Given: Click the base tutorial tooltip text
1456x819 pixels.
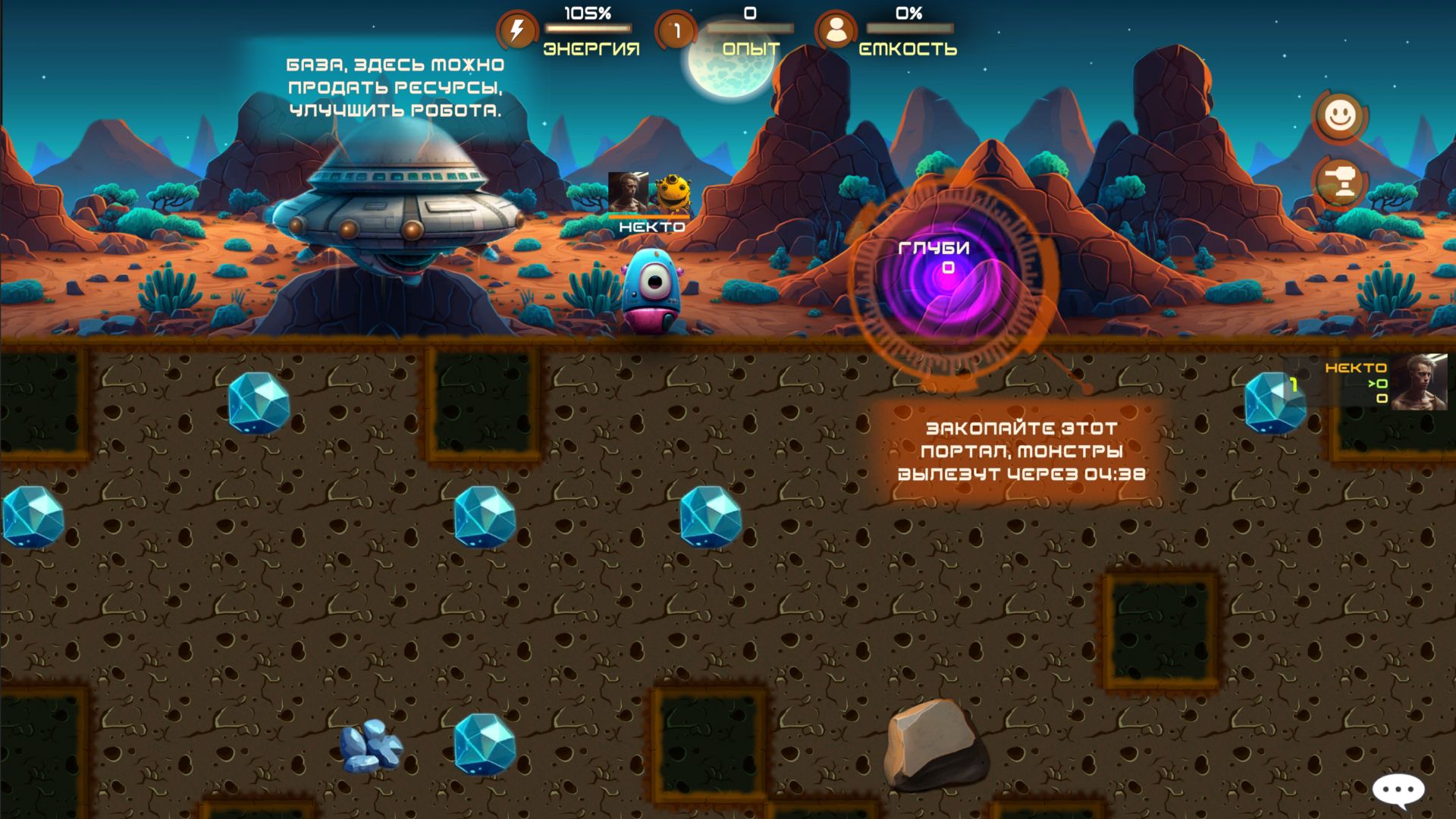Looking at the screenshot, I should pyautogui.click(x=394, y=87).
